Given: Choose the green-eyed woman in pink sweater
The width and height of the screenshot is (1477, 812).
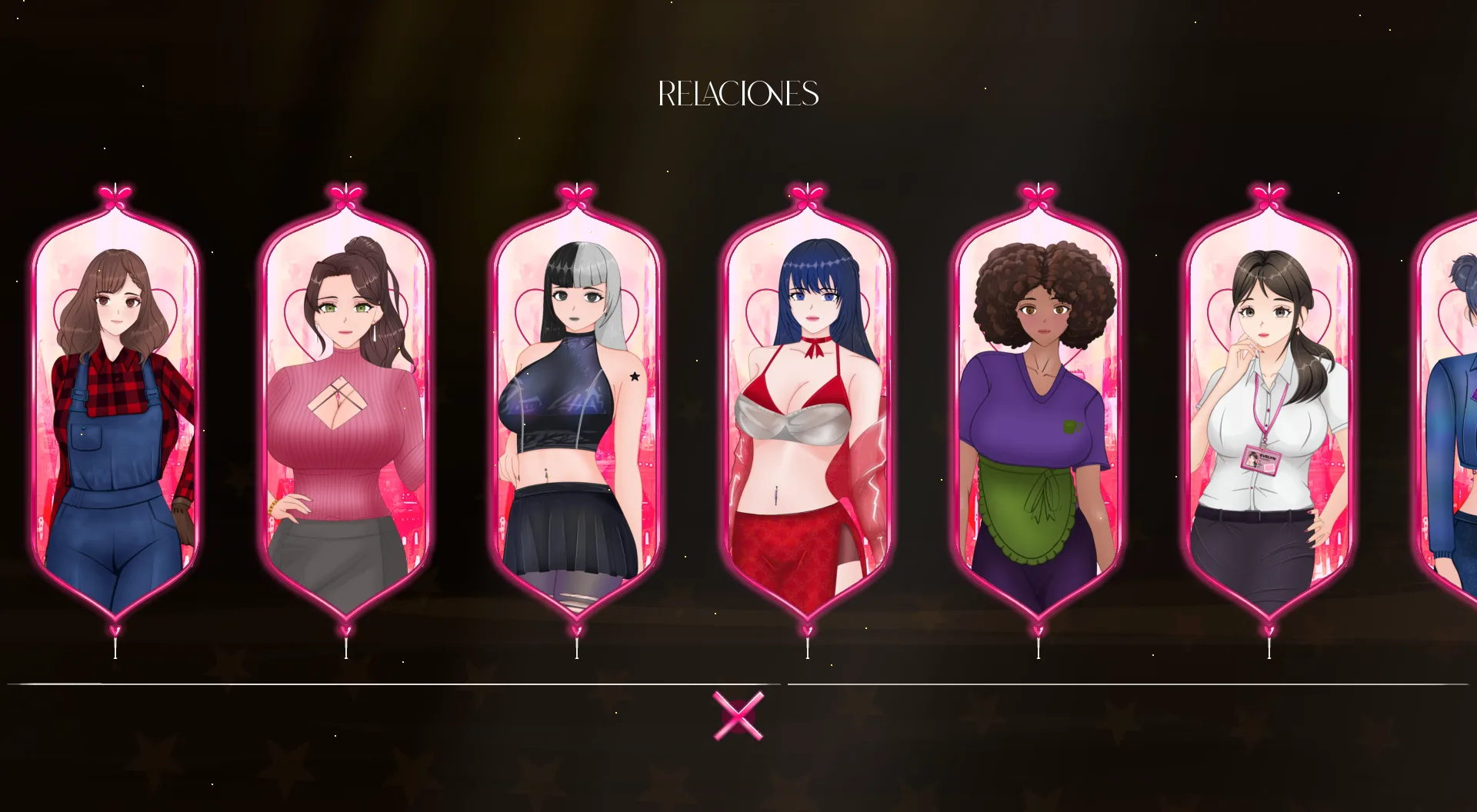Looking at the screenshot, I should click(345, 408).
